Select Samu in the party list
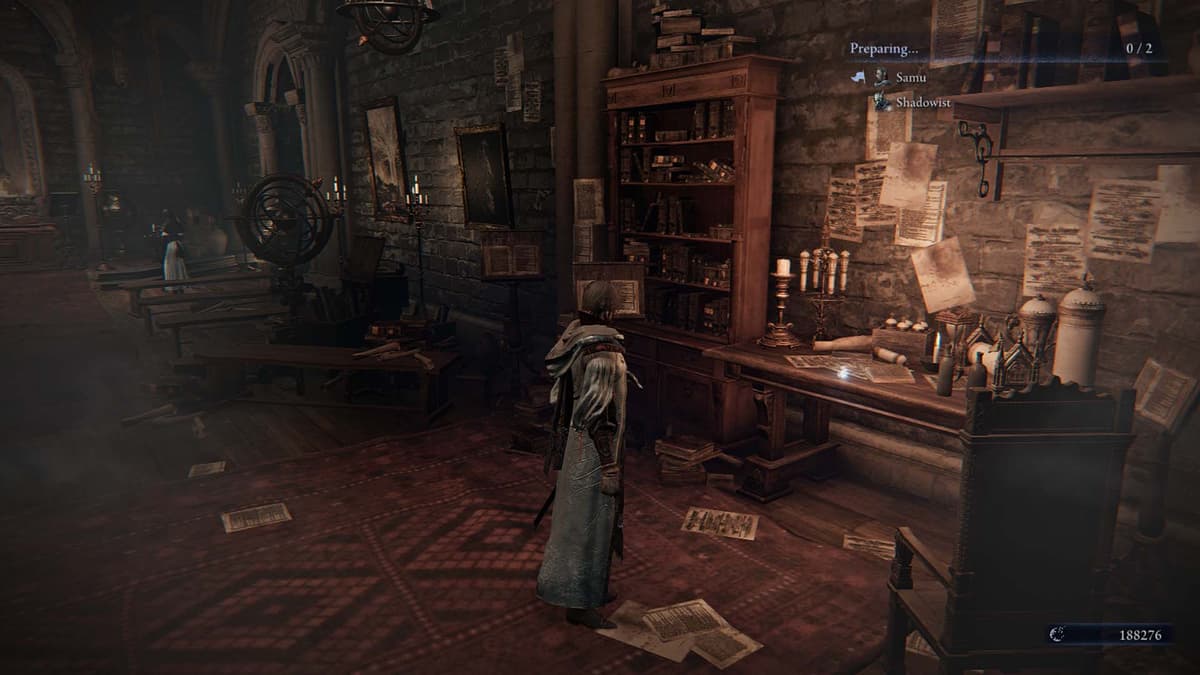This screenshot has height=675, width=1200. coord(910,77)
